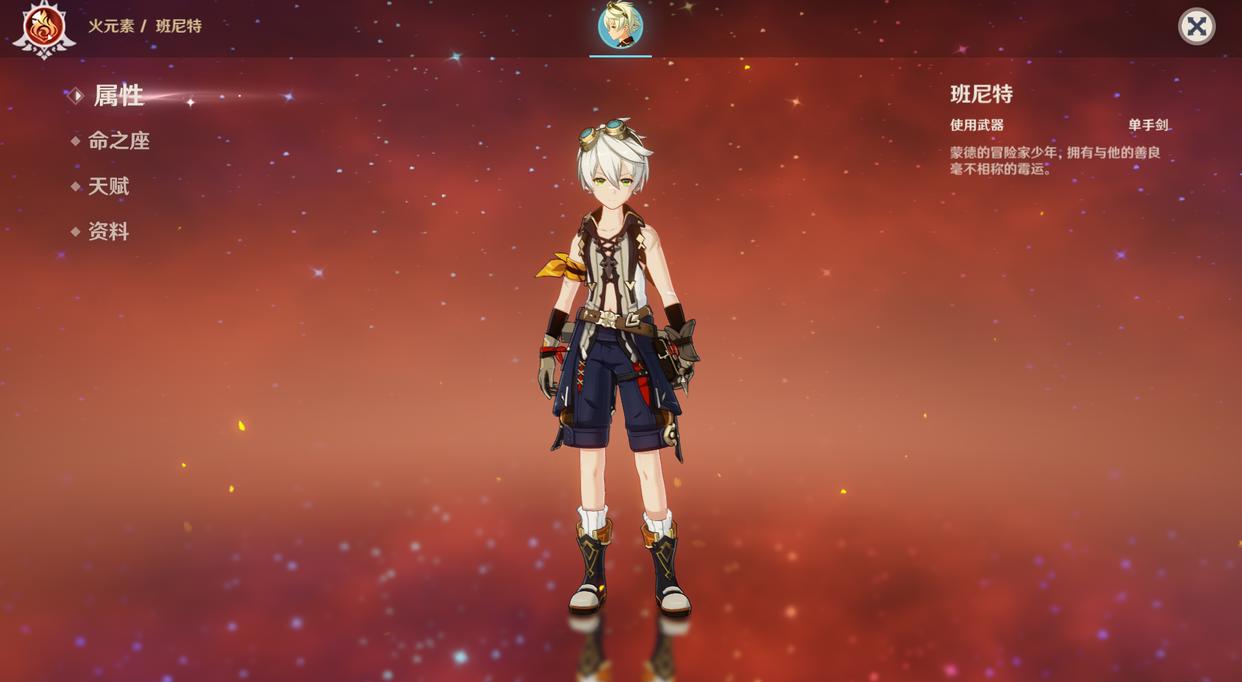
Task: Click the Pyro element emblem icon
Action: pos(43,27)
